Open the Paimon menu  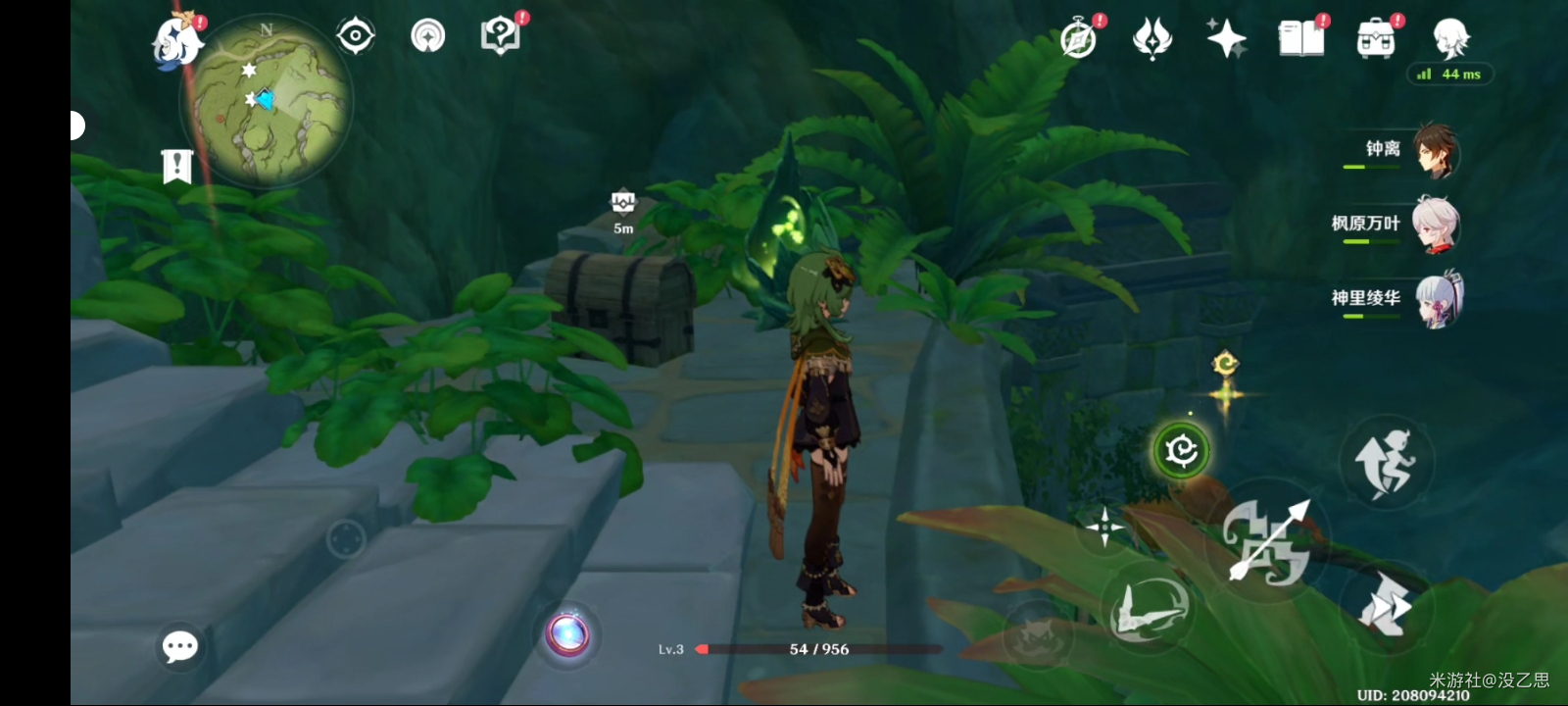click(177, 41)
